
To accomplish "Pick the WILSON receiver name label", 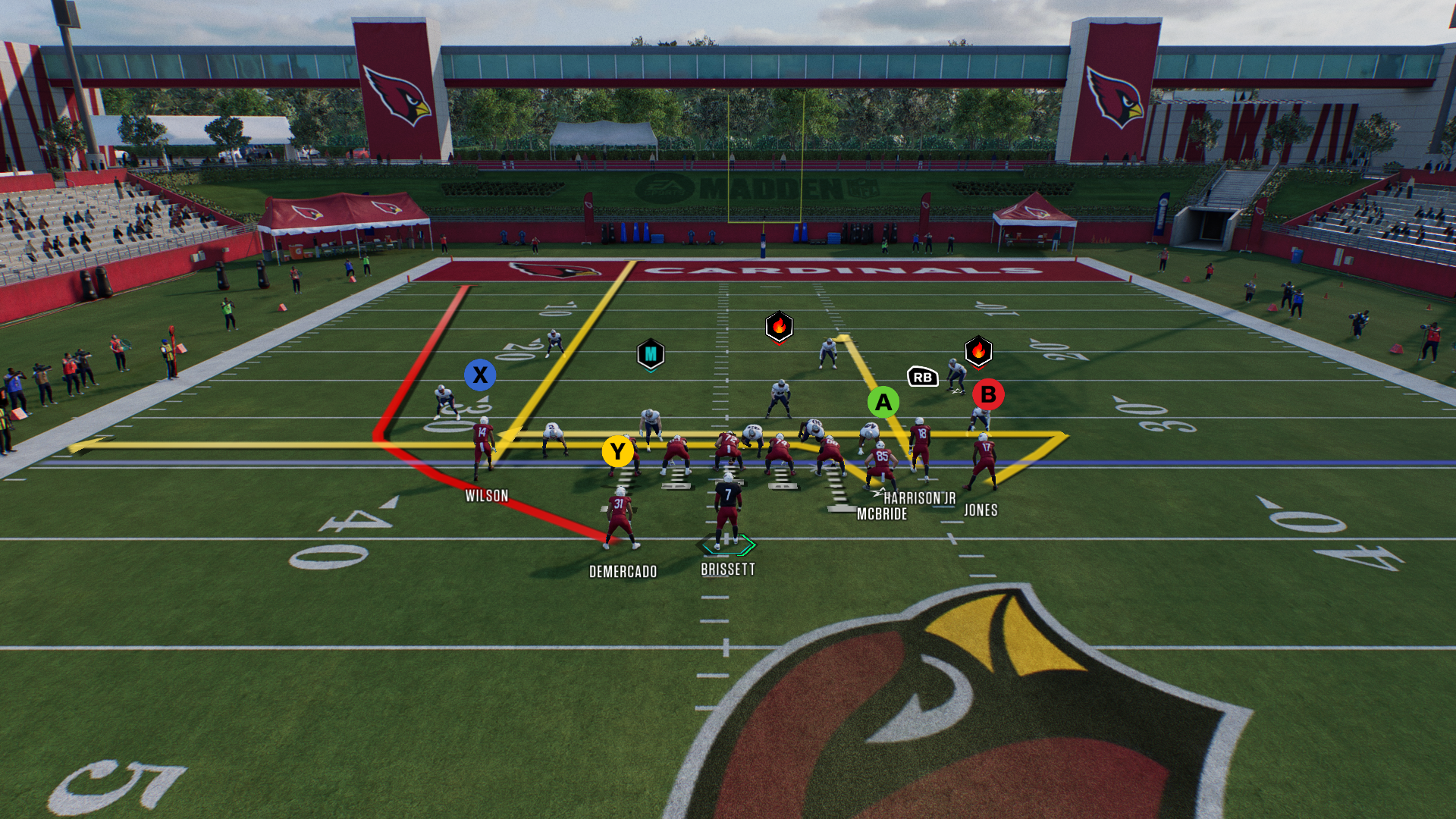I will click(487, 496).
